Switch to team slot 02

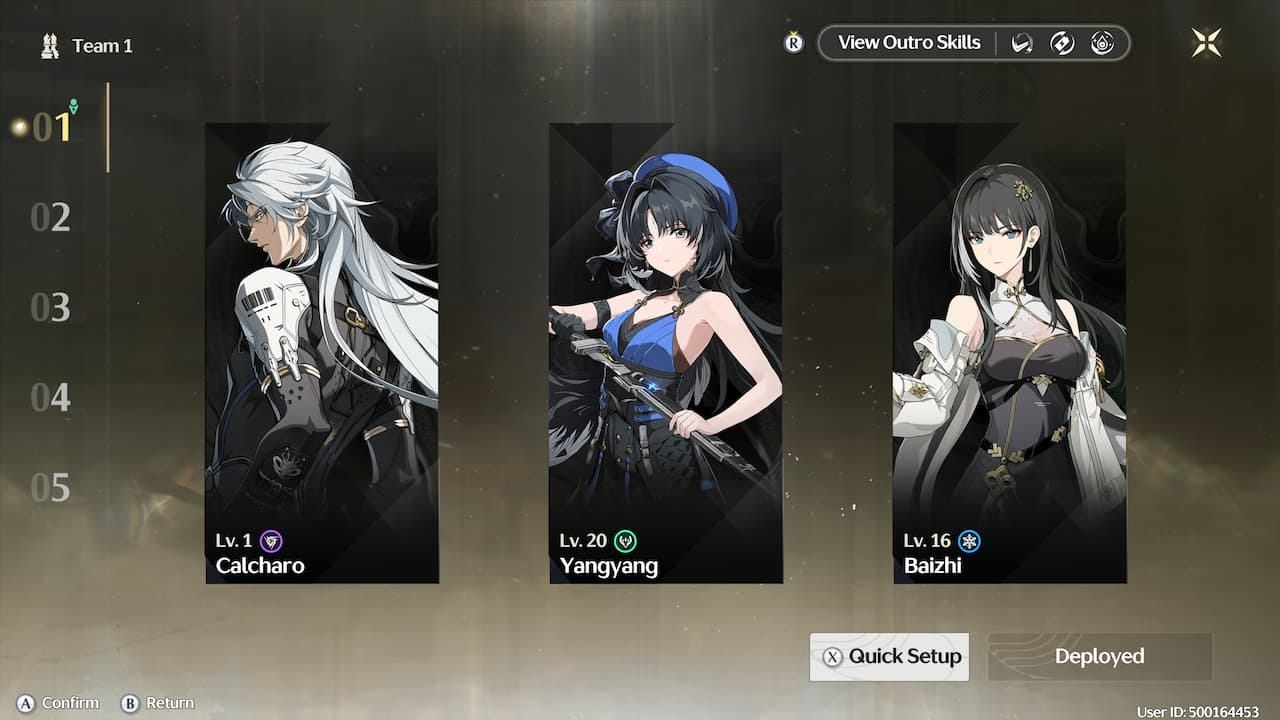51,217
